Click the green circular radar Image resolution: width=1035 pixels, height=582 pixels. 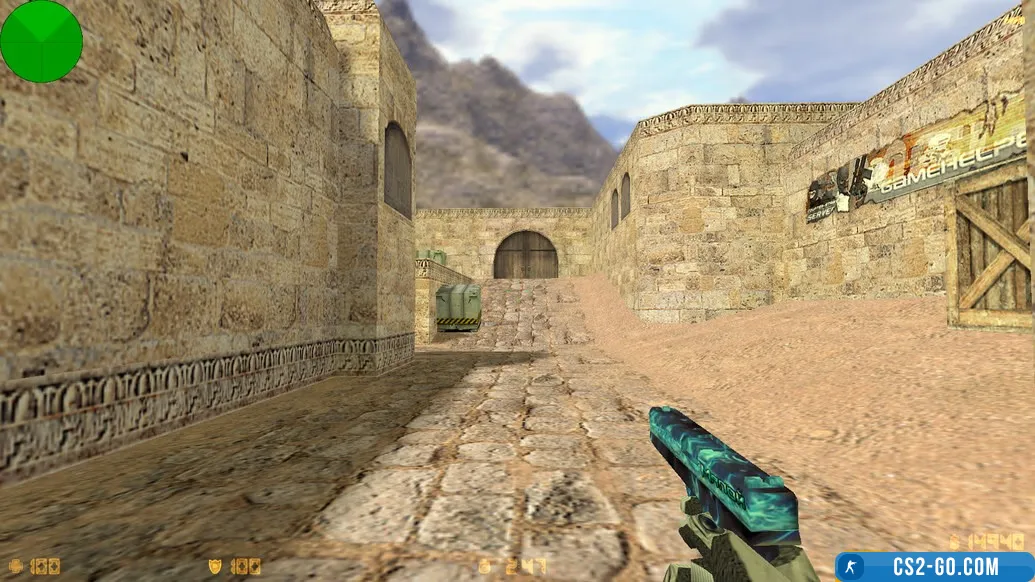tap(41, 41)
